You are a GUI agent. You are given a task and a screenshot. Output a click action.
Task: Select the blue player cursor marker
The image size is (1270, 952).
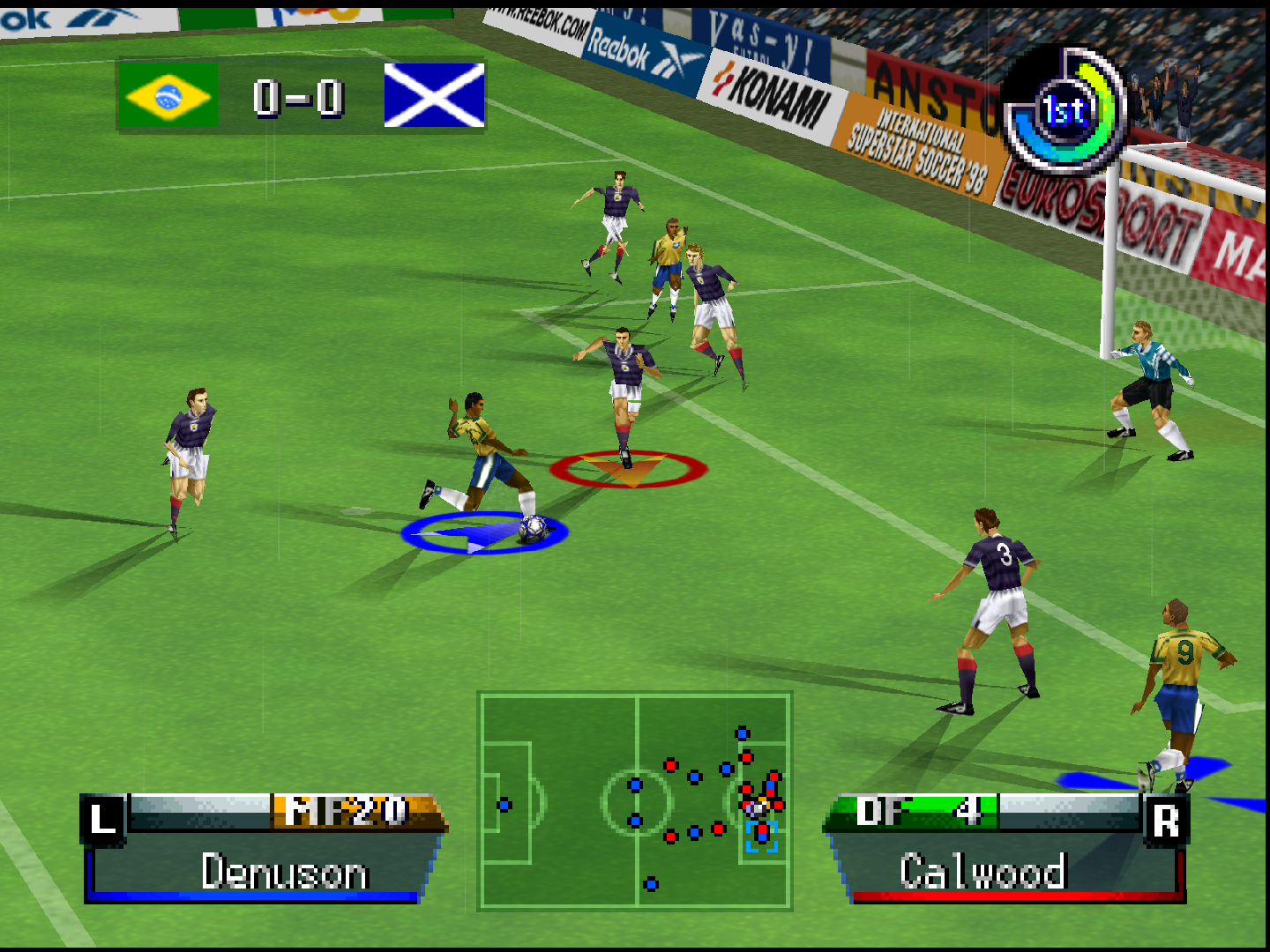(x=483, y=532)
